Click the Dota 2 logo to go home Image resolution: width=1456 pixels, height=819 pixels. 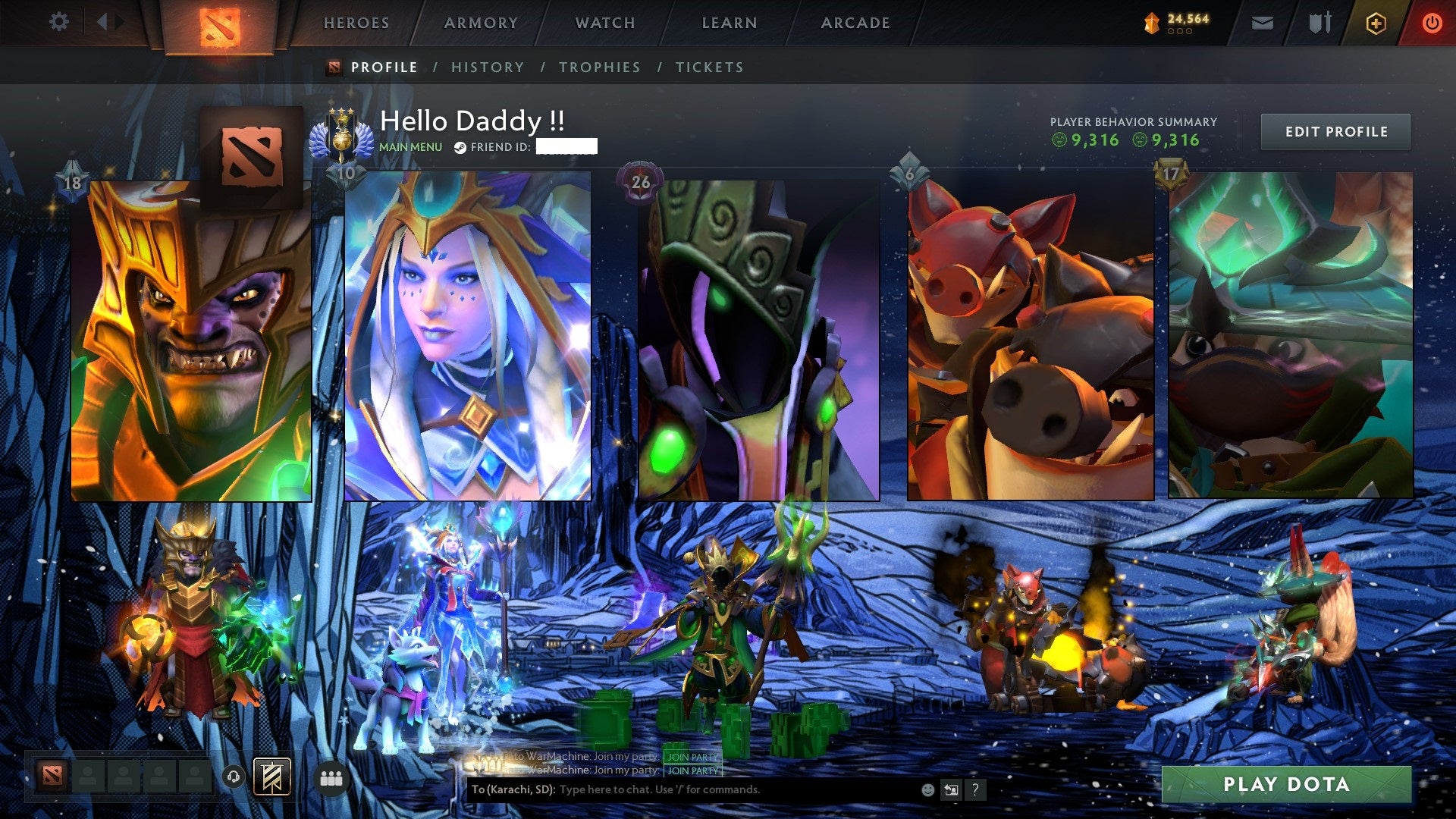coord(221,23)
